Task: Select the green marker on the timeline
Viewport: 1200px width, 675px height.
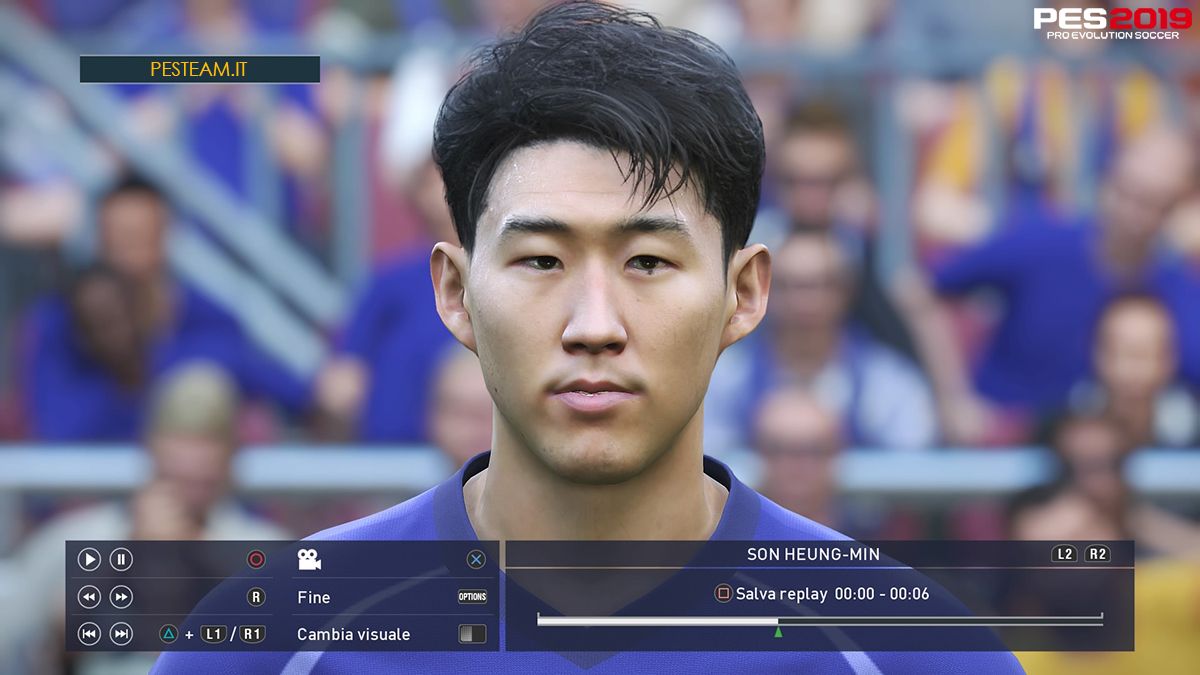Action: pos(778,631)
